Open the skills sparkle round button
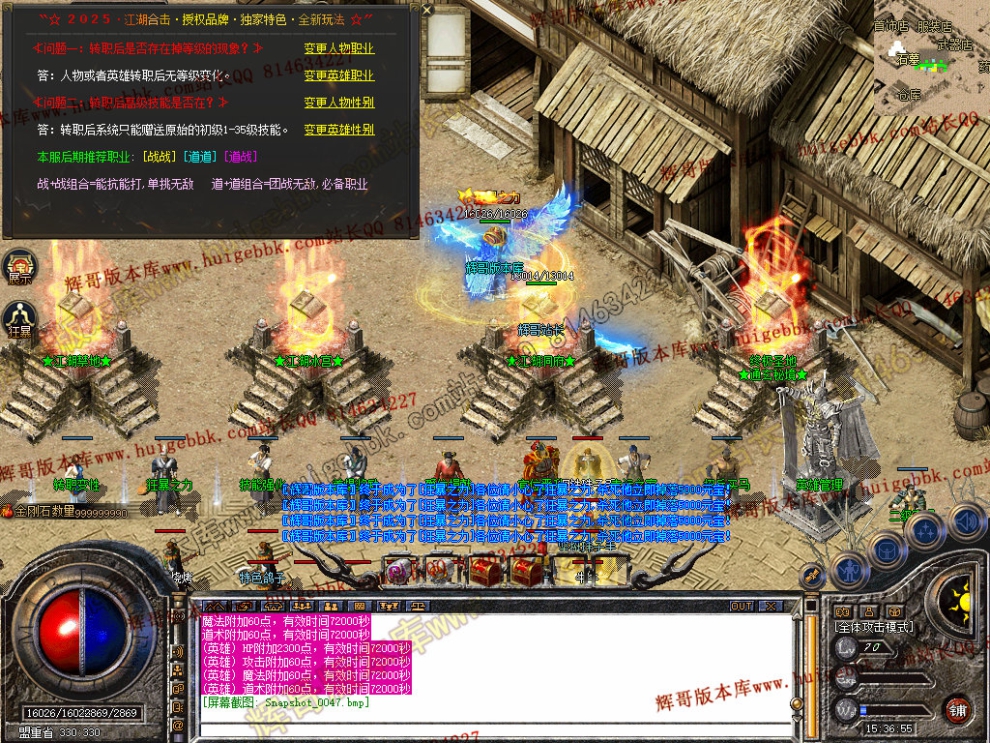Image resolution: width=990 pixels, height=743 pixels. (925, 530)
